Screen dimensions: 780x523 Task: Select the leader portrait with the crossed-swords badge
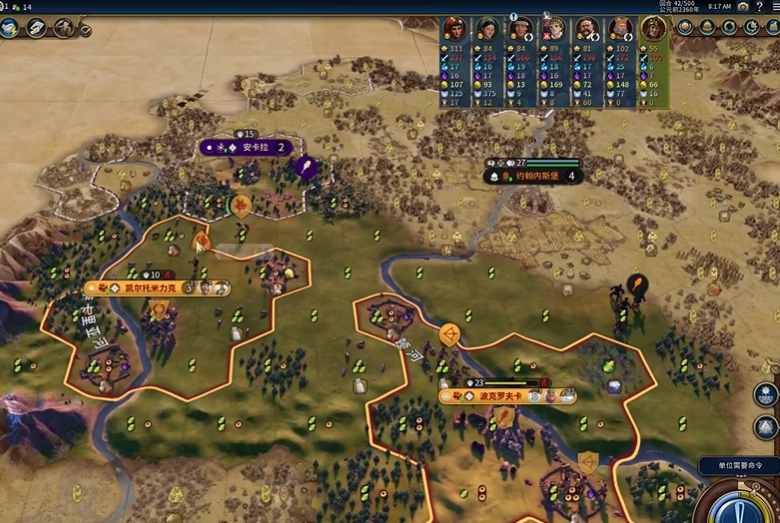pos(554,29)
